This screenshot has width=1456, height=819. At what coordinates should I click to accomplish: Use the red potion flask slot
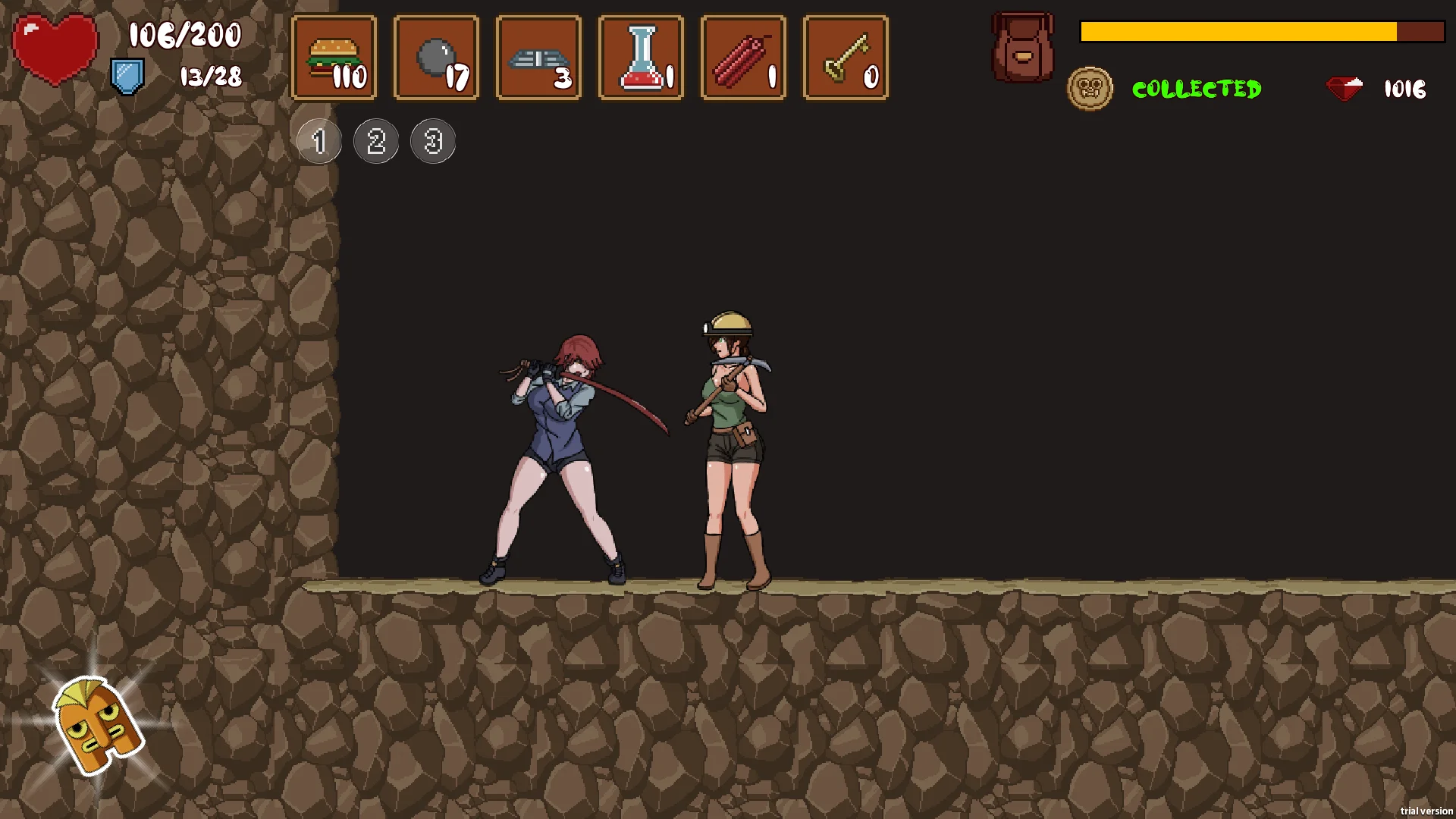642,58
